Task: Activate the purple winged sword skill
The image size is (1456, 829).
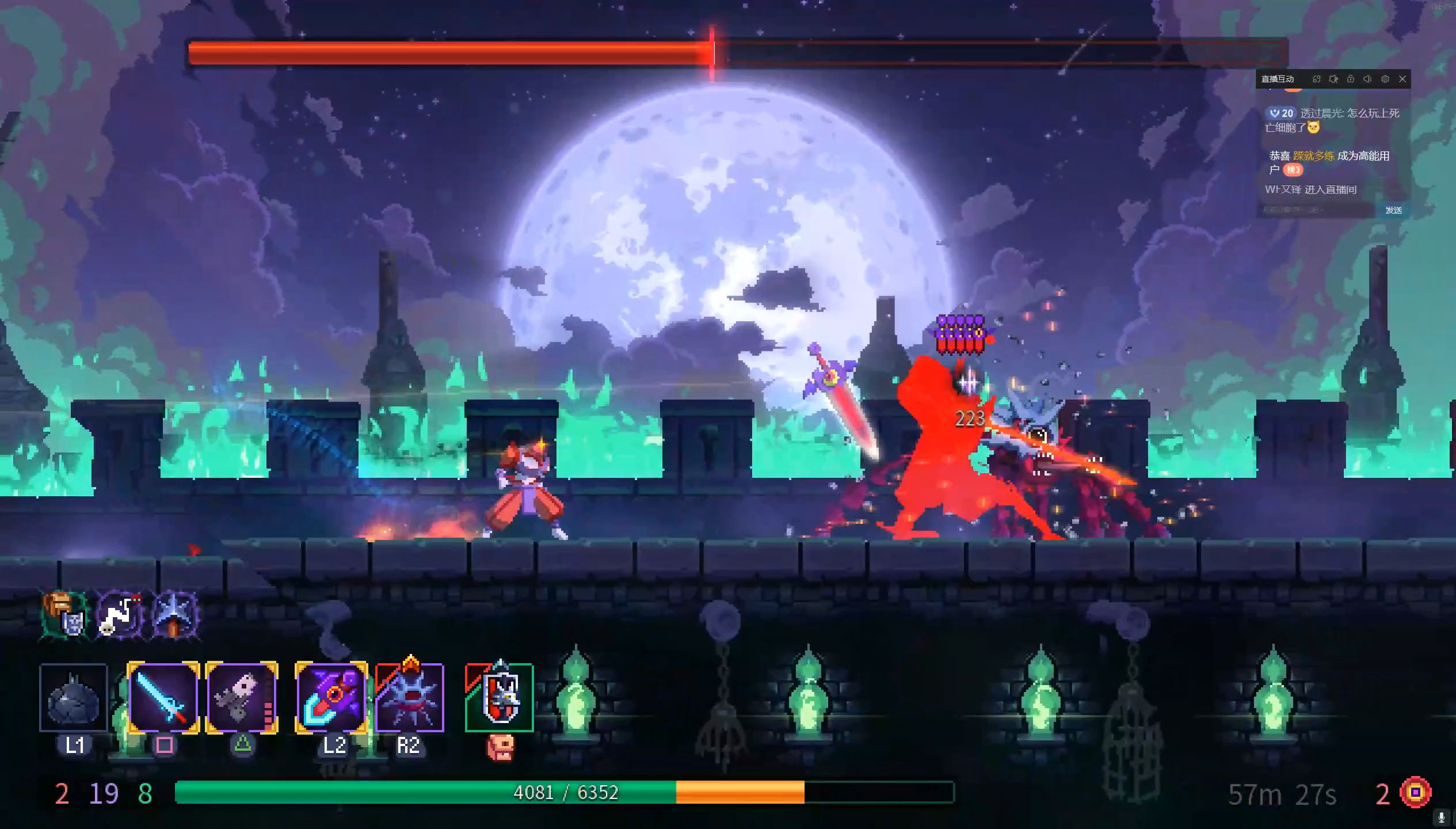Action: 331,697
